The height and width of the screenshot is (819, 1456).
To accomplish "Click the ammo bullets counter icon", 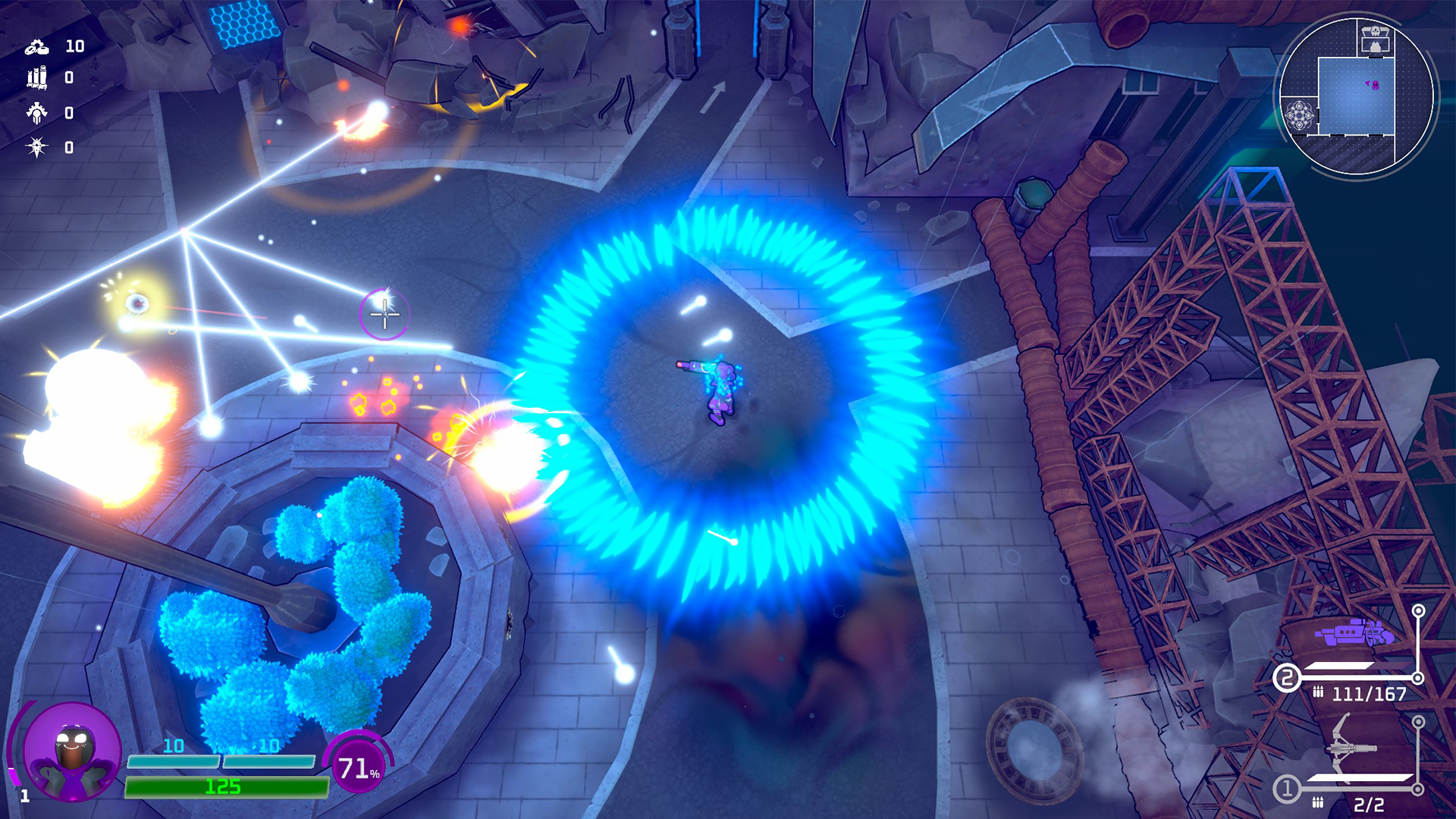I will (x=36, y=78).
